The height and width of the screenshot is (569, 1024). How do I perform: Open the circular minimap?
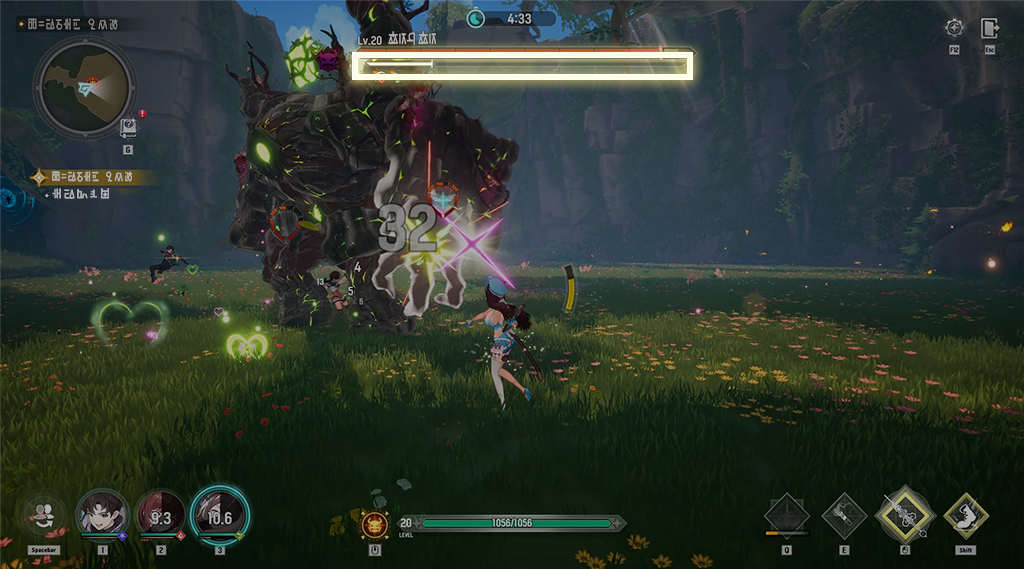coord(83,88)
